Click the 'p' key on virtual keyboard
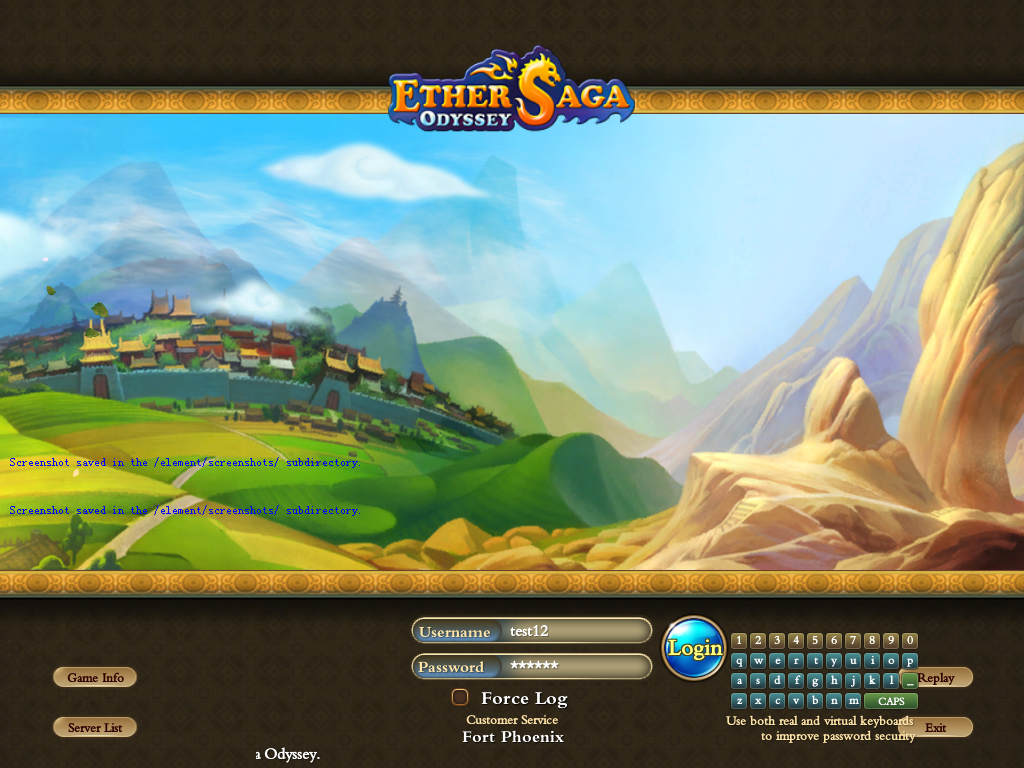 910,661
